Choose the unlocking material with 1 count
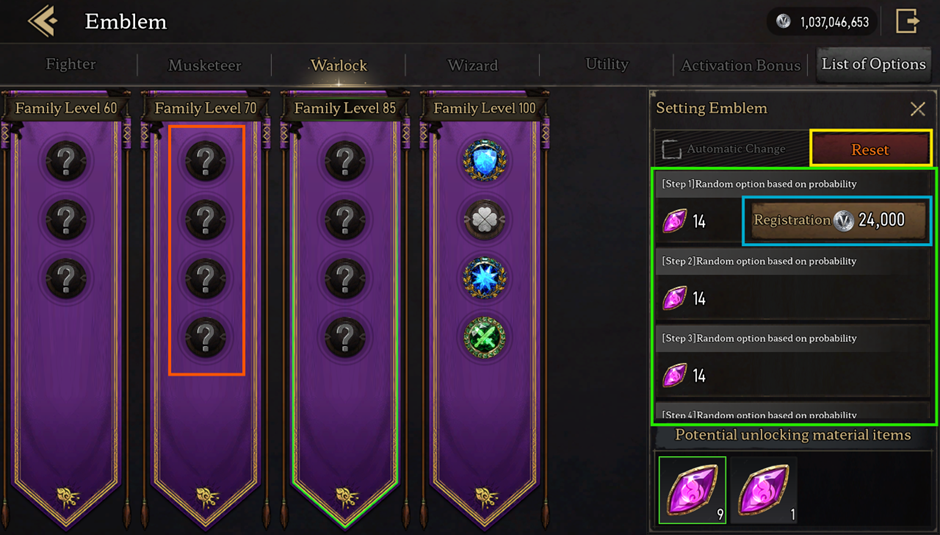The height and width of the screenshot is (535, 940). click(x=764, y=490)
